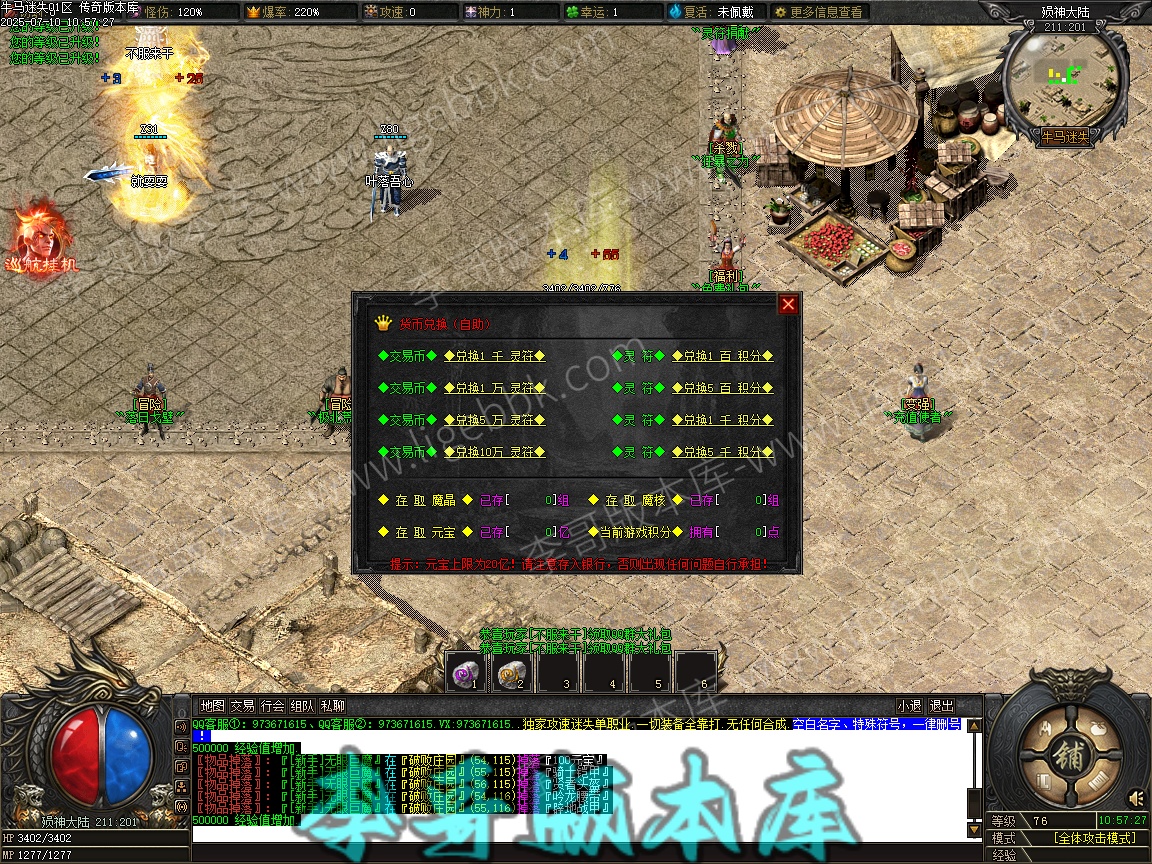This screenshot has width=1152, height=864.
Task: Choose the 兑换5百积分 option
Action: pos(723,388)
